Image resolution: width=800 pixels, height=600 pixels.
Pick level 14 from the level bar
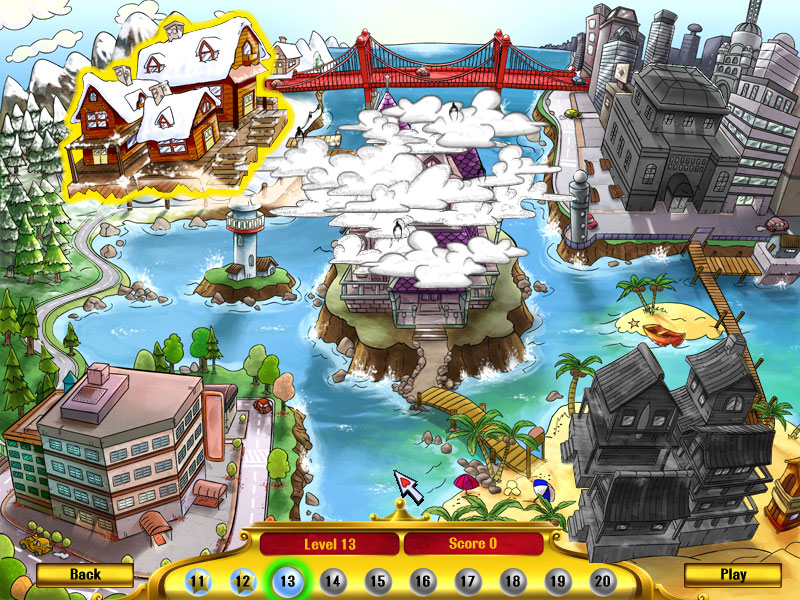click(x=333, y=581)
